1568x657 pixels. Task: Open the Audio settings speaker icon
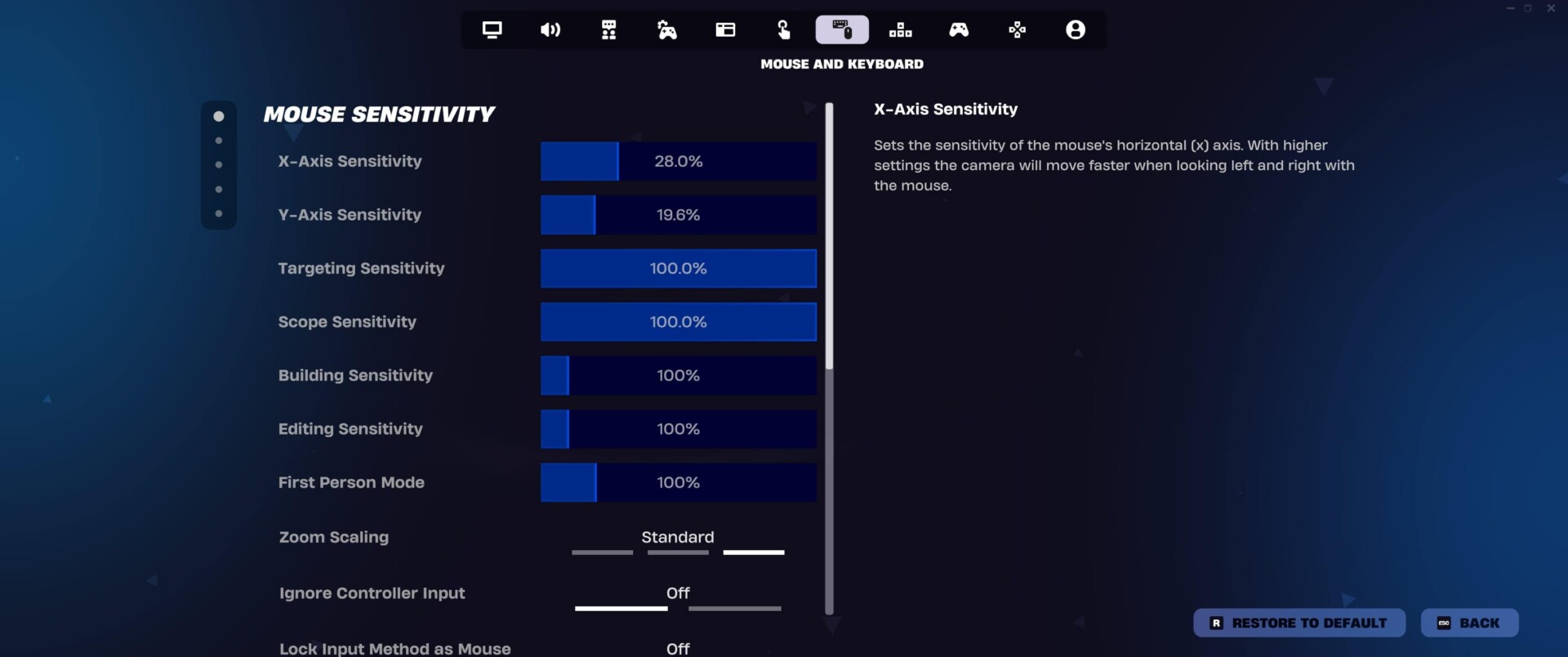pos(550,29)
